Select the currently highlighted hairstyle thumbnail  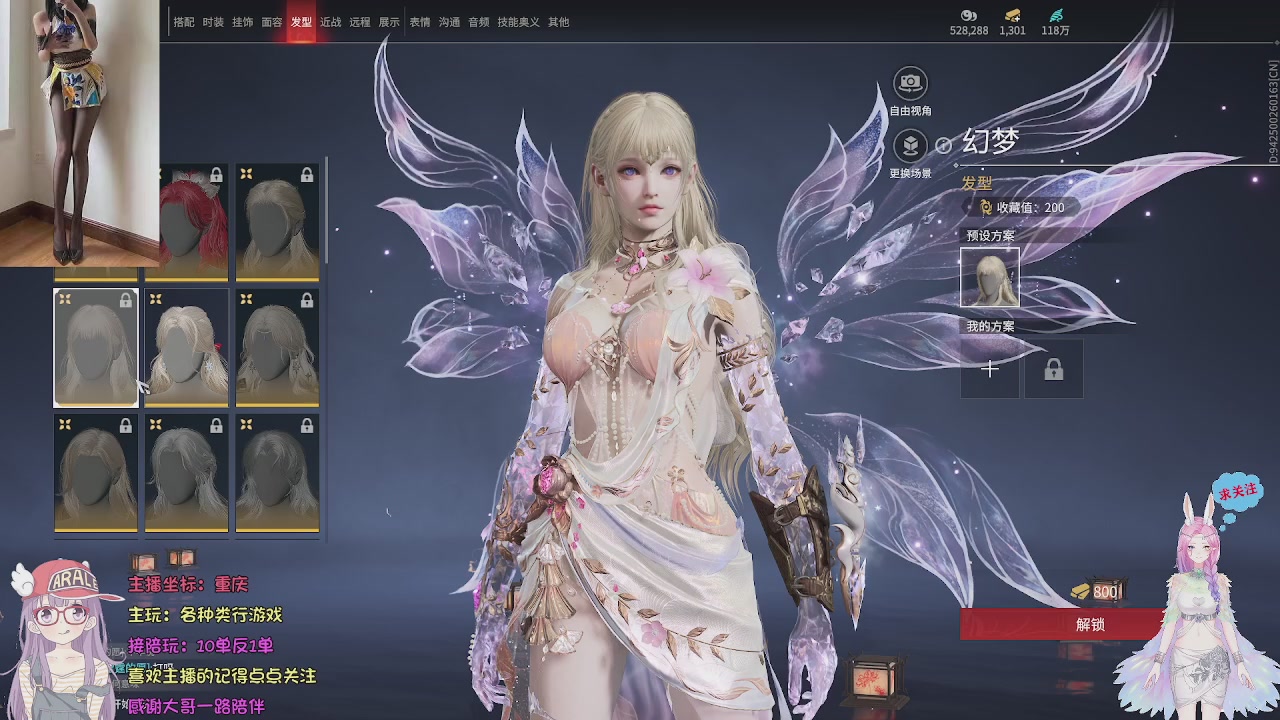tap(95, 346)
